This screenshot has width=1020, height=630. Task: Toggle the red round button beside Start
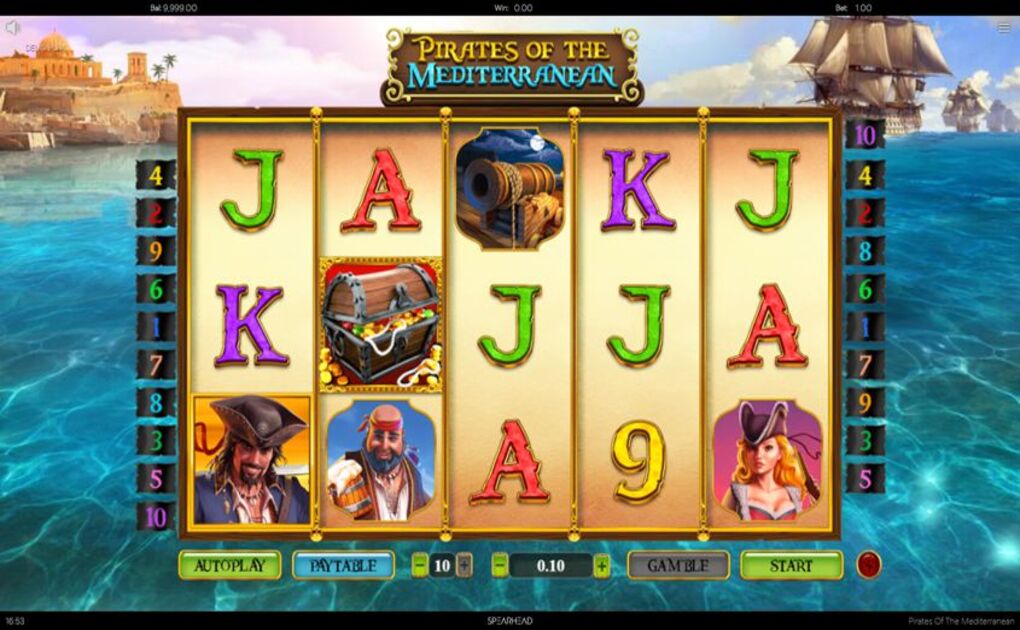click(868, 565)
